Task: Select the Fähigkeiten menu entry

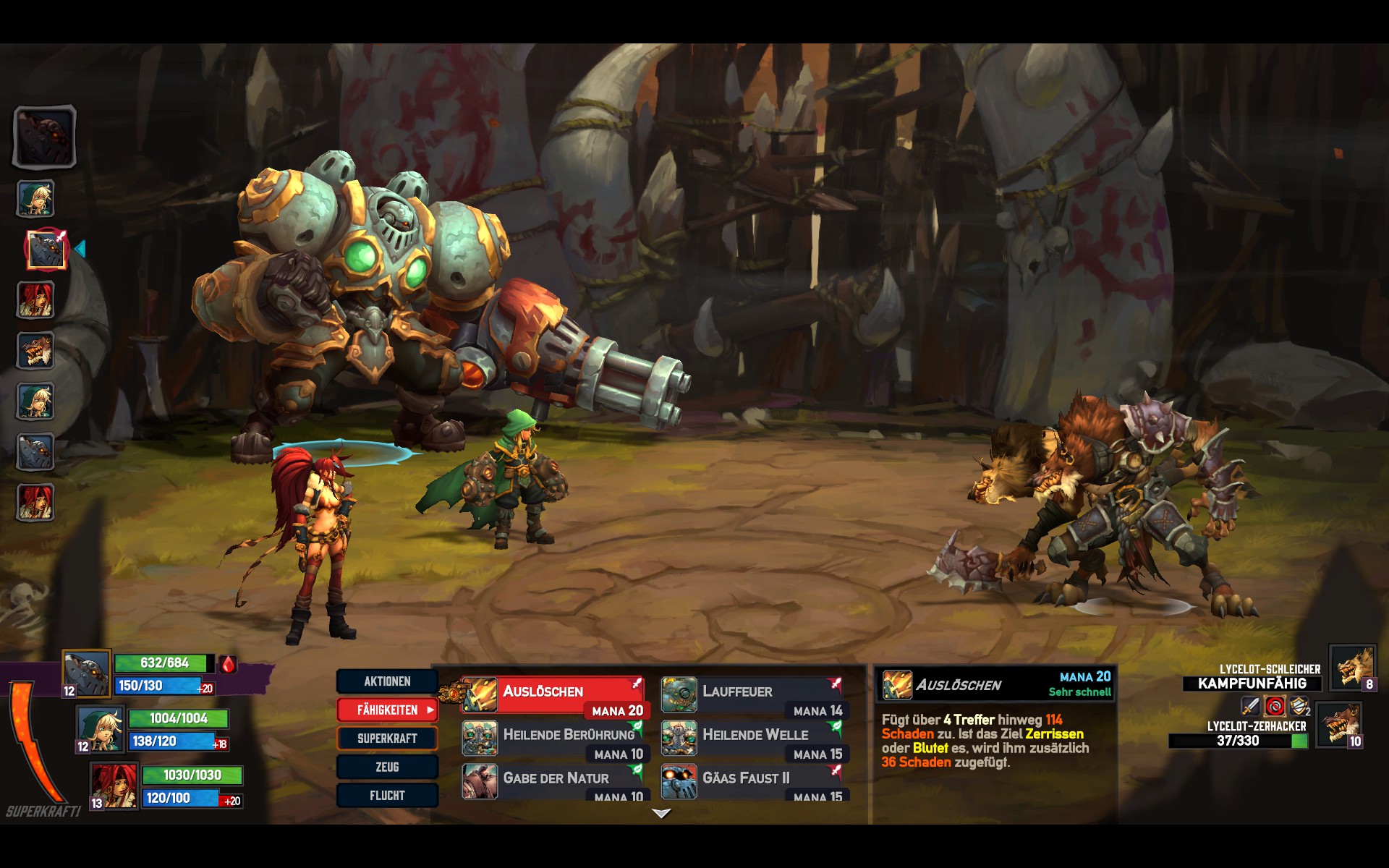Action: tap(387, 710)
